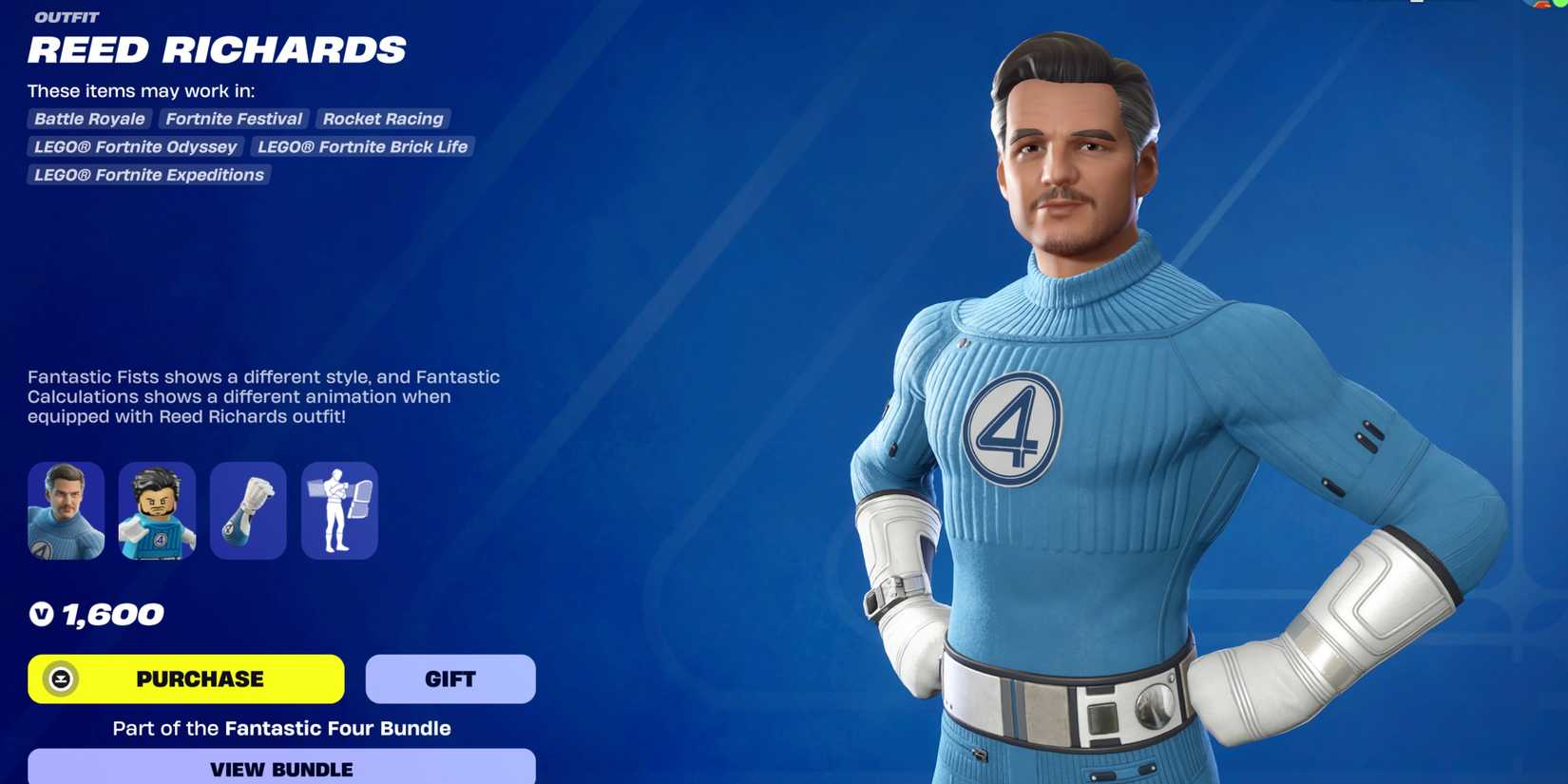
Task: Click the yellow Purchase button highlight bar
Action: click(186, 679)
